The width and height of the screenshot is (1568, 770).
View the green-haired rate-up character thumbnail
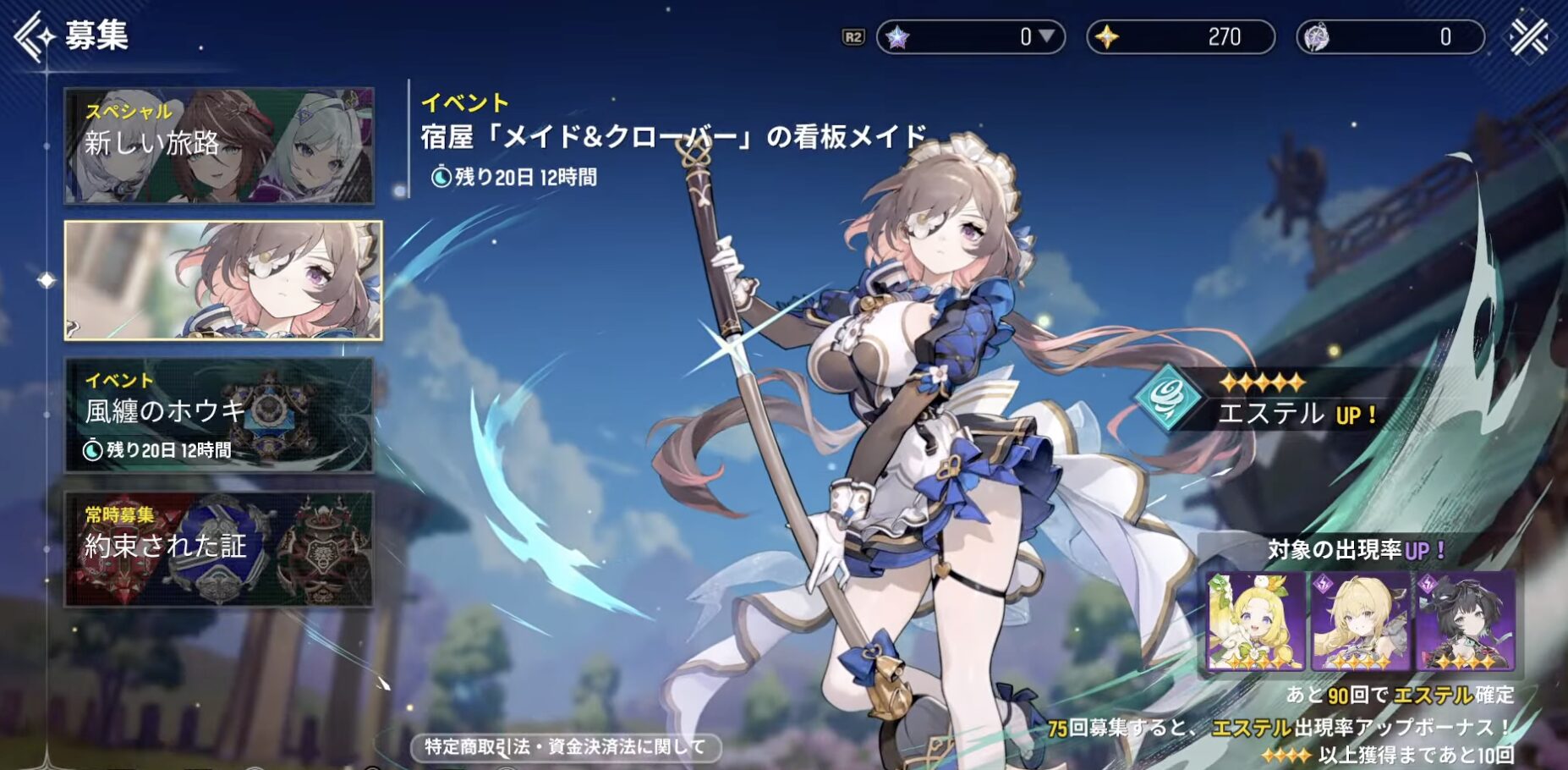coord(1256,622)
